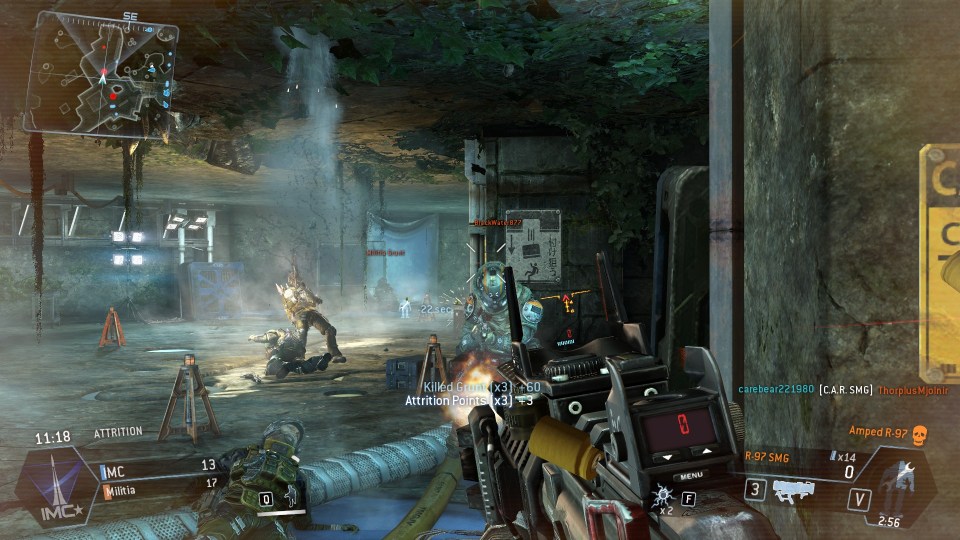Viewport: 960px width, 540px height.
Task: Click the IMC faction emblem
Action: 59,488
